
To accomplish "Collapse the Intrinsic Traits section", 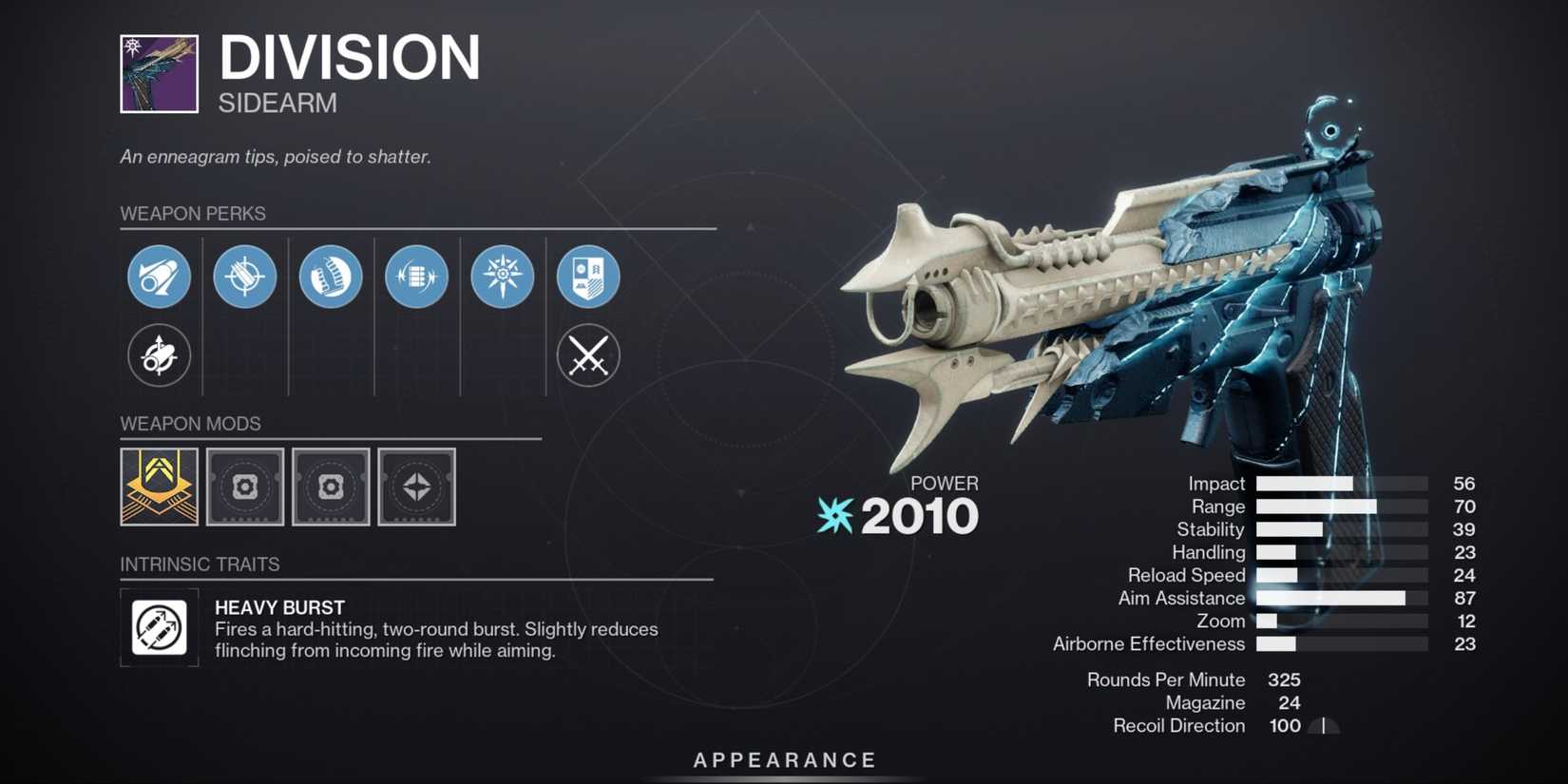I will point(200,564).
